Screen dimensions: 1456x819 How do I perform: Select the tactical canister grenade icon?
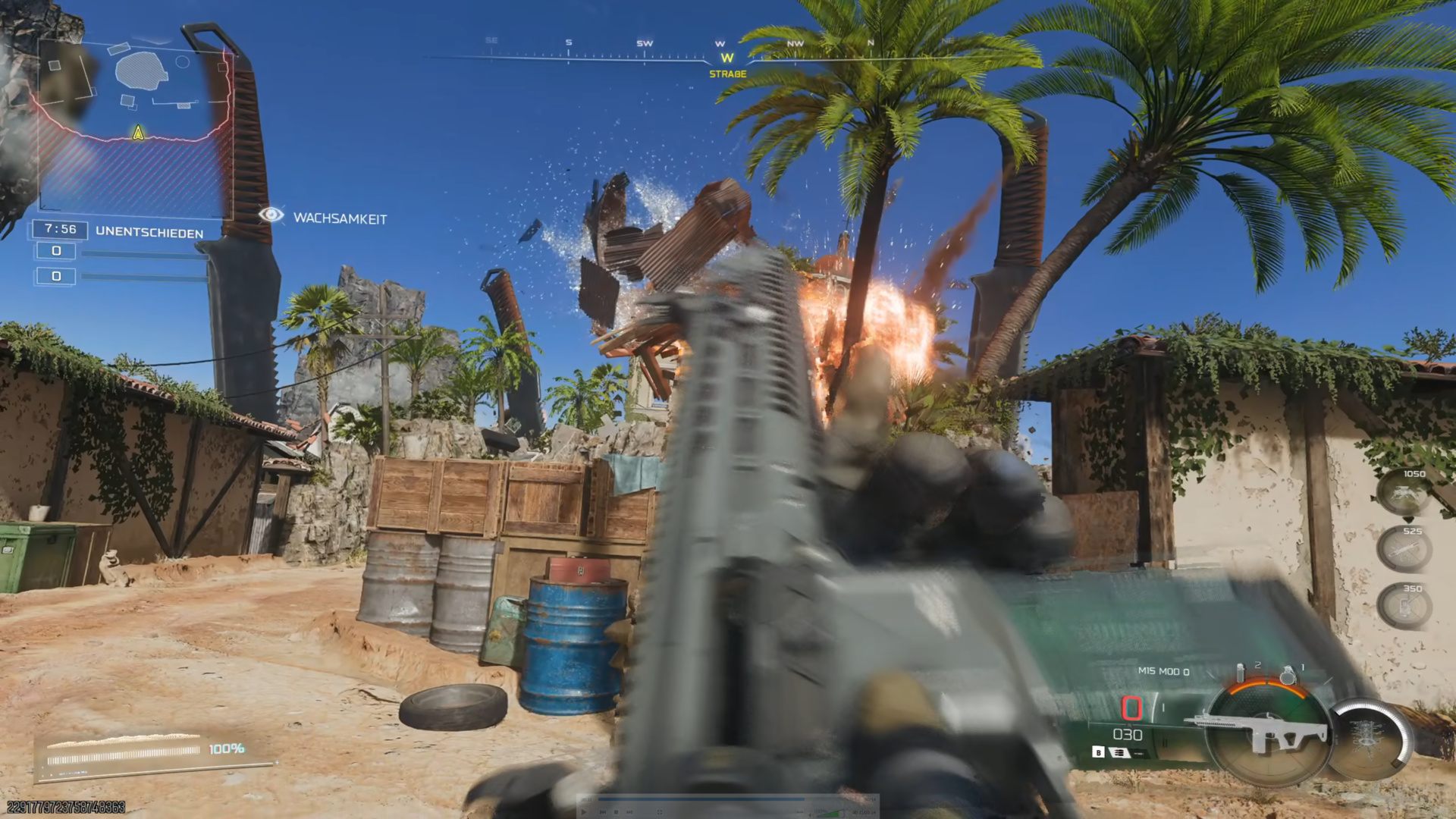(1241, 673)
